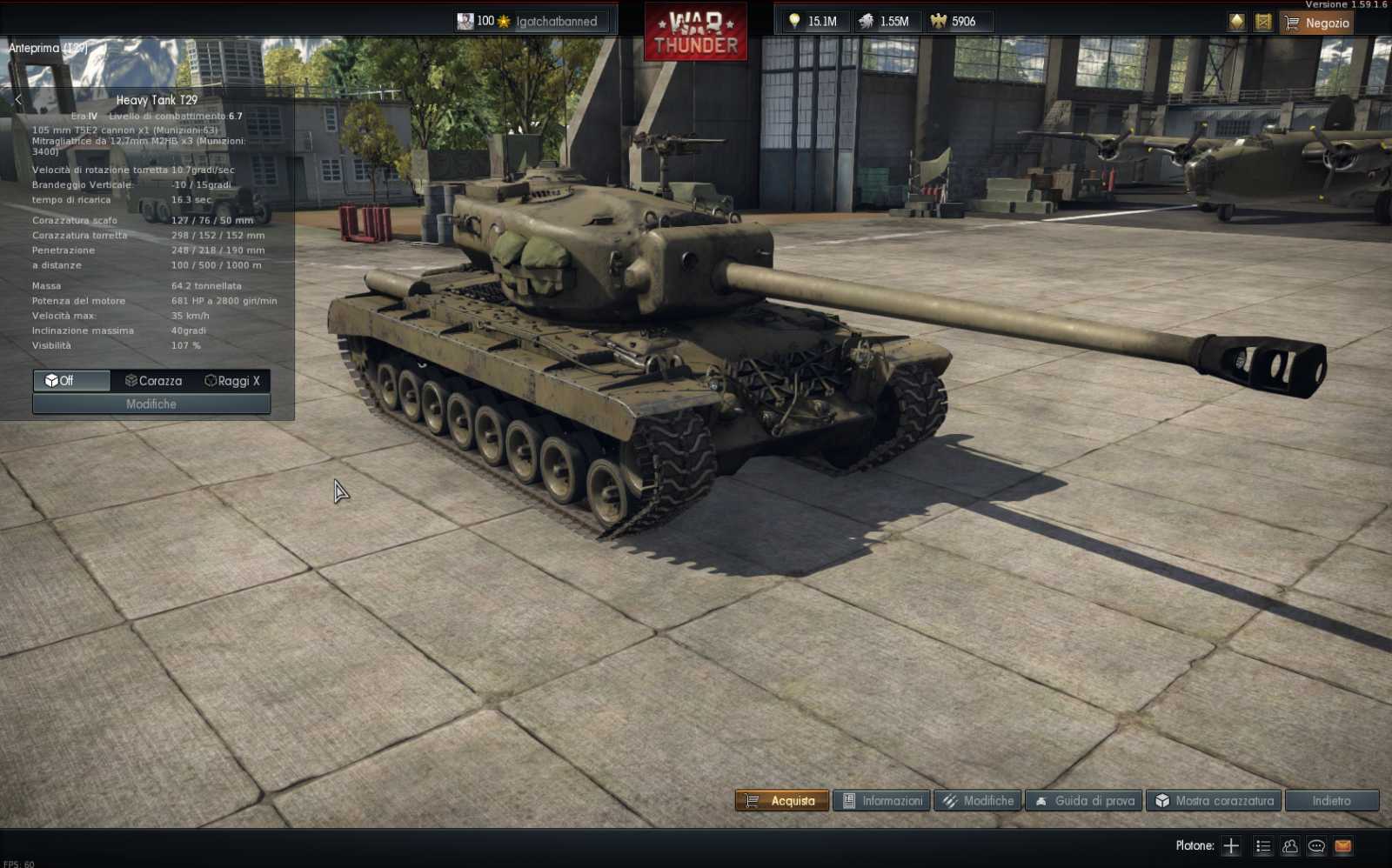Show armor via Mostra corazzatura
This screenshot has height=868, width=1392.
tap(1213, 801)
